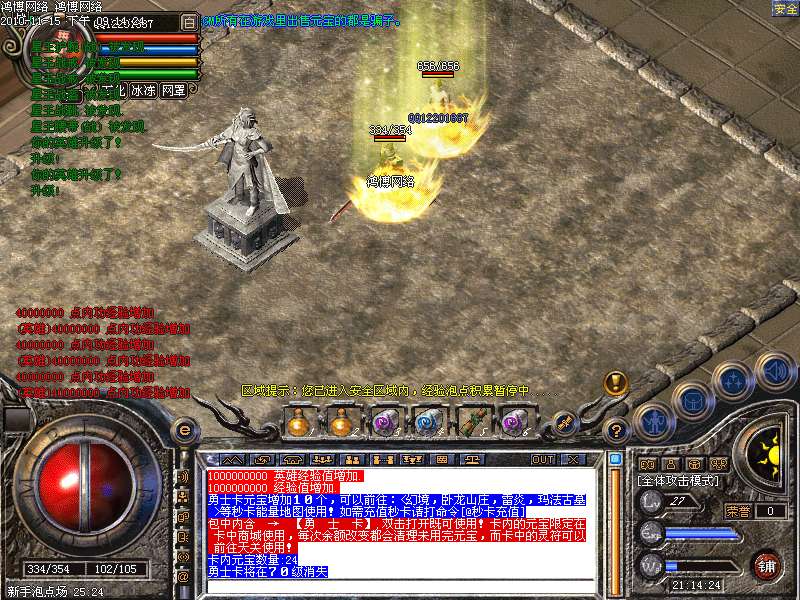Image resolution: width=800 pixels, height=600 pixels.
Task: Open the question mark help button
Action: click(617, 432)
